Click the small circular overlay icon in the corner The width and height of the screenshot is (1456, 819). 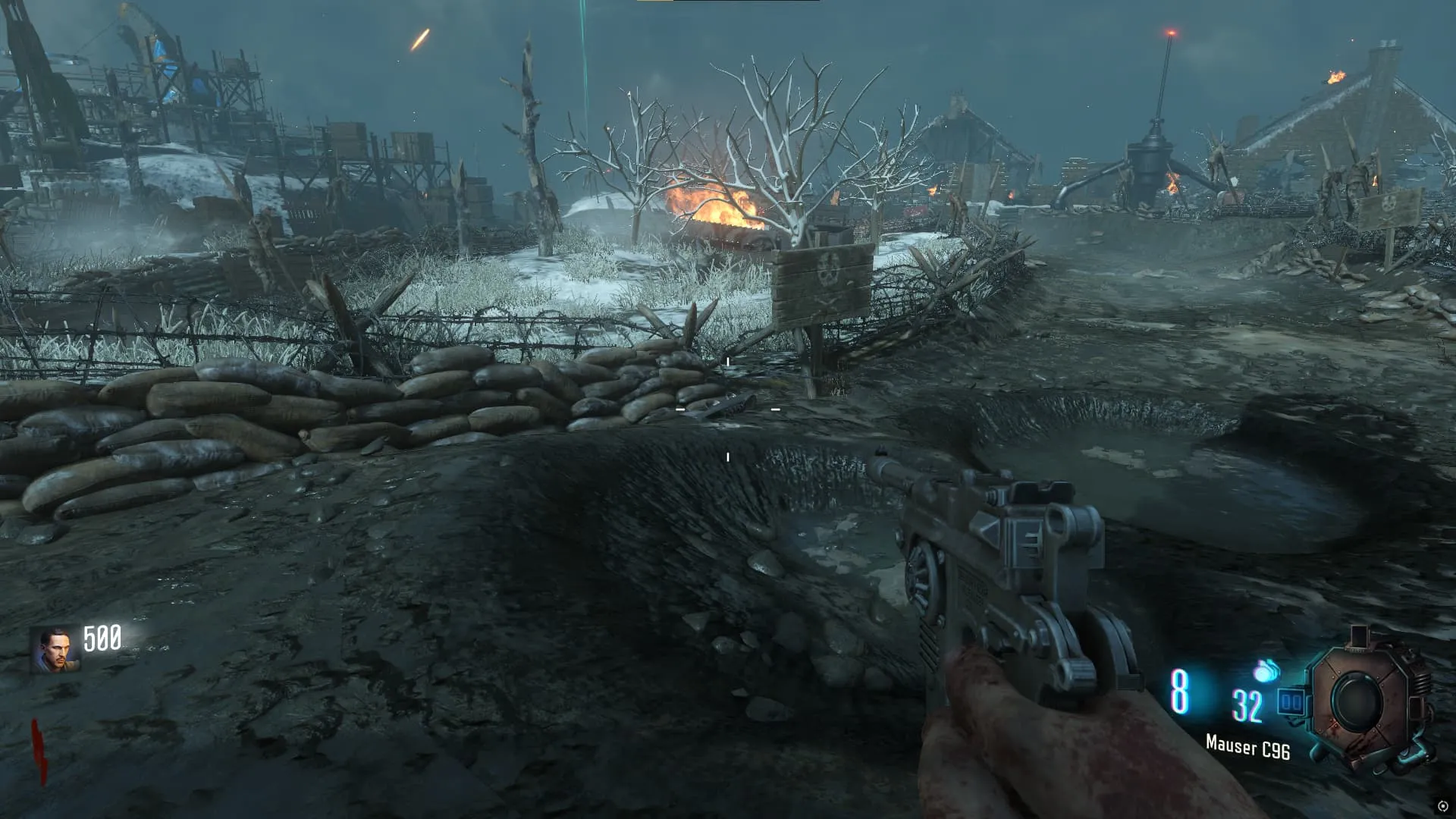click(1442, 806)
